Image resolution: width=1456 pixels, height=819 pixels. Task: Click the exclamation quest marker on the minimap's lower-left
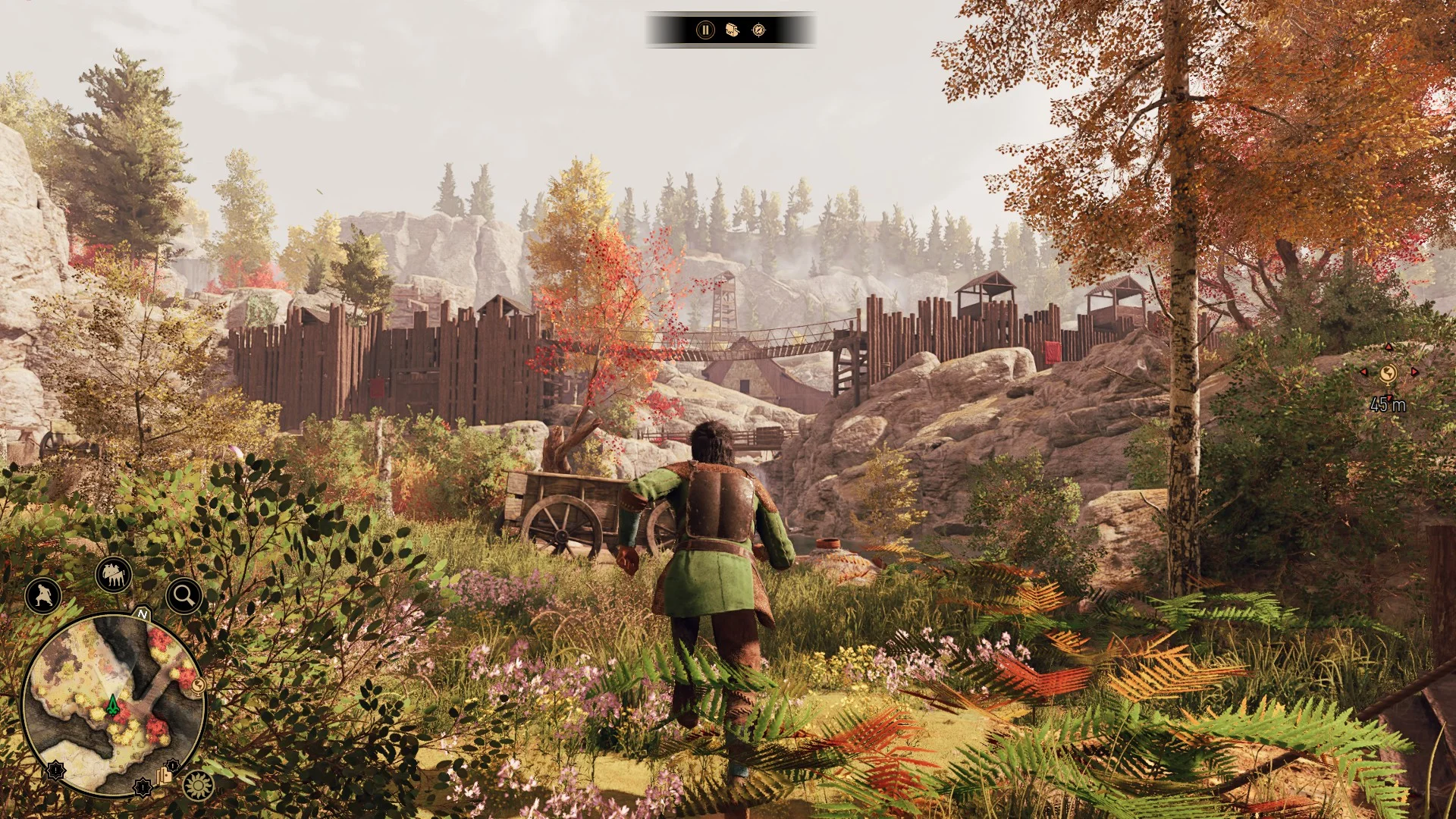tap(55, 771)
